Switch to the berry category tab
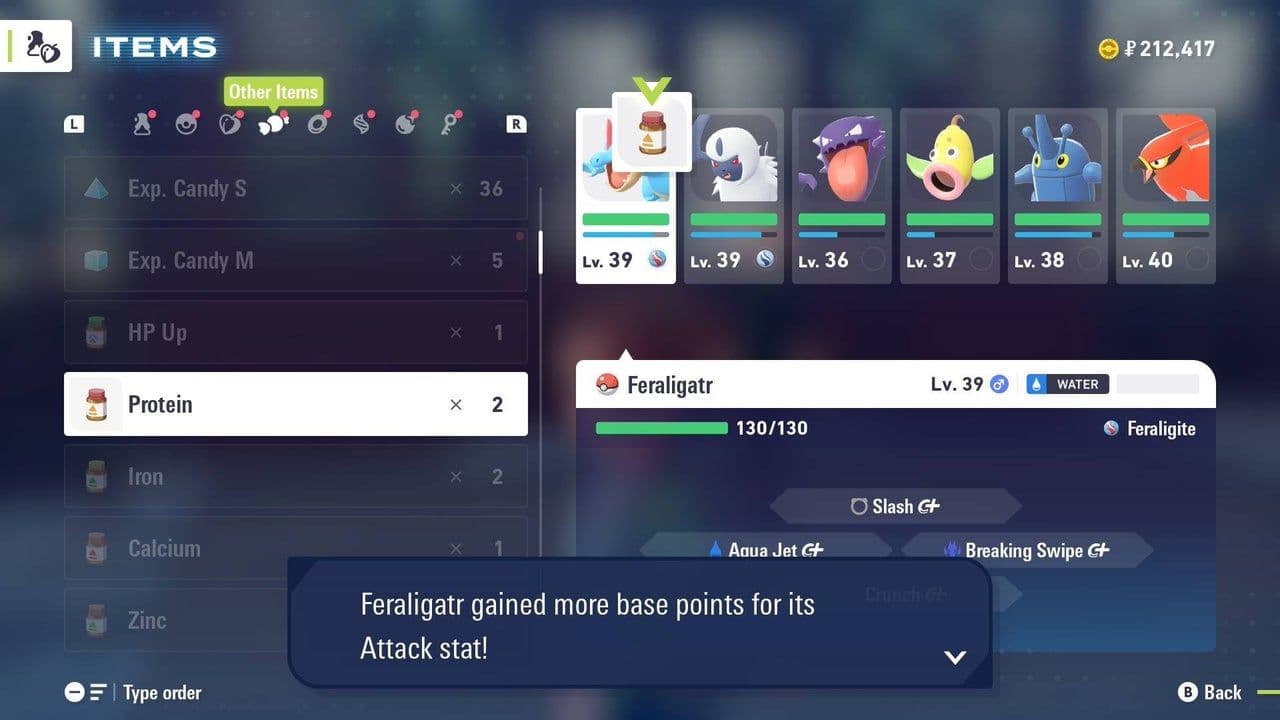This screenshot has width=1280, height=720. [x=230, y=124]
